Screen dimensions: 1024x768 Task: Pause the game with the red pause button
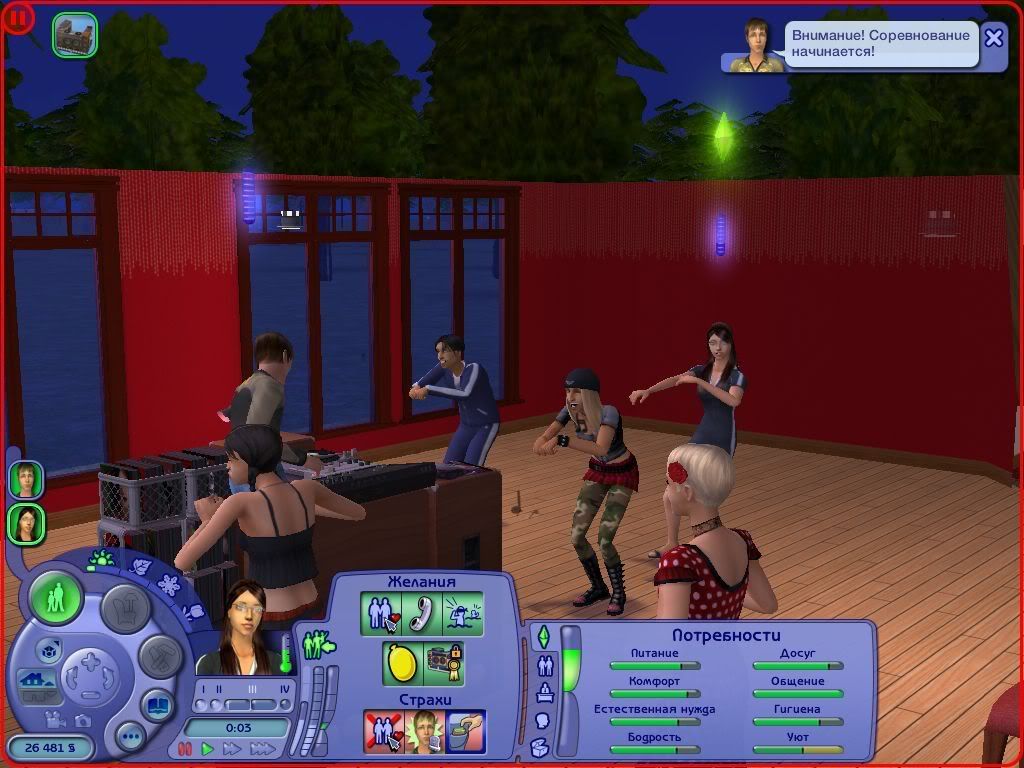point(184,748)
